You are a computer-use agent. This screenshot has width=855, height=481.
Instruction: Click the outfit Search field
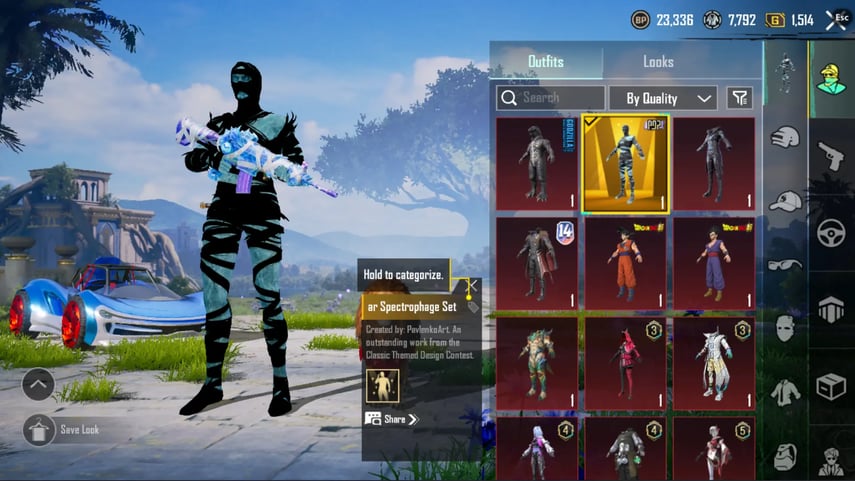[551, 98]
